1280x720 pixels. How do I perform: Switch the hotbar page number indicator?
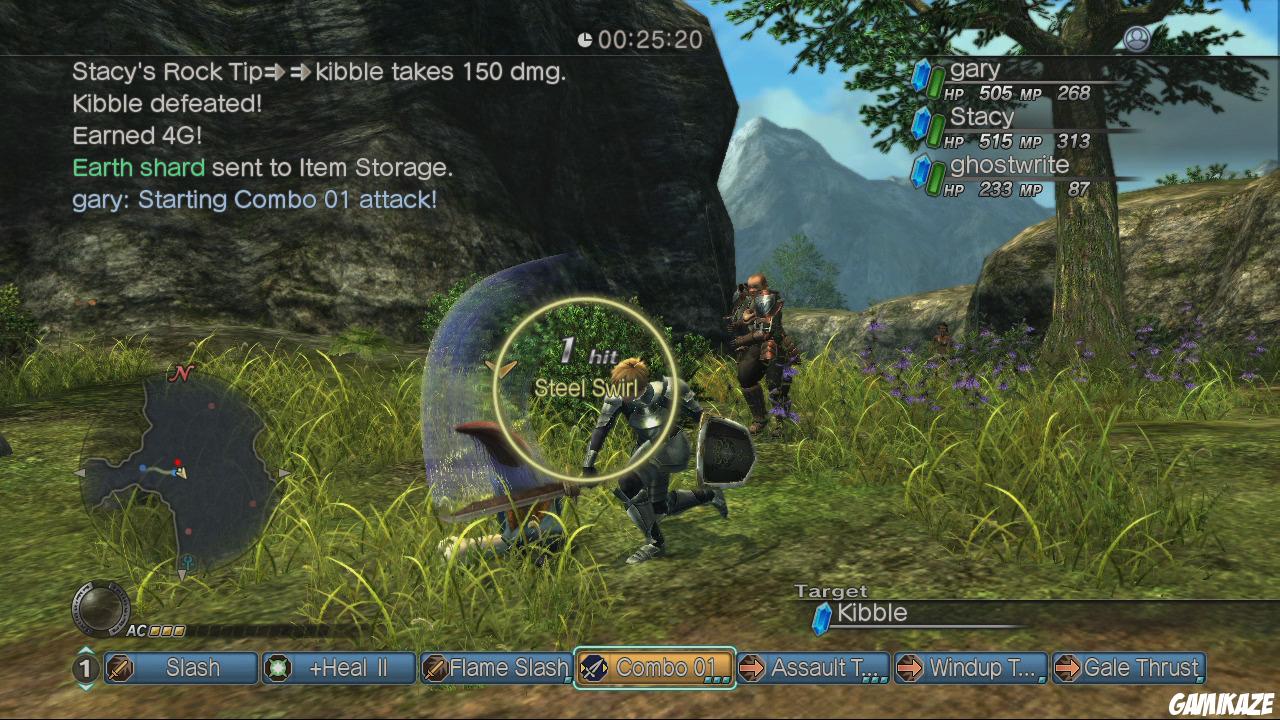pyautogui.click(x=86, y=668)
